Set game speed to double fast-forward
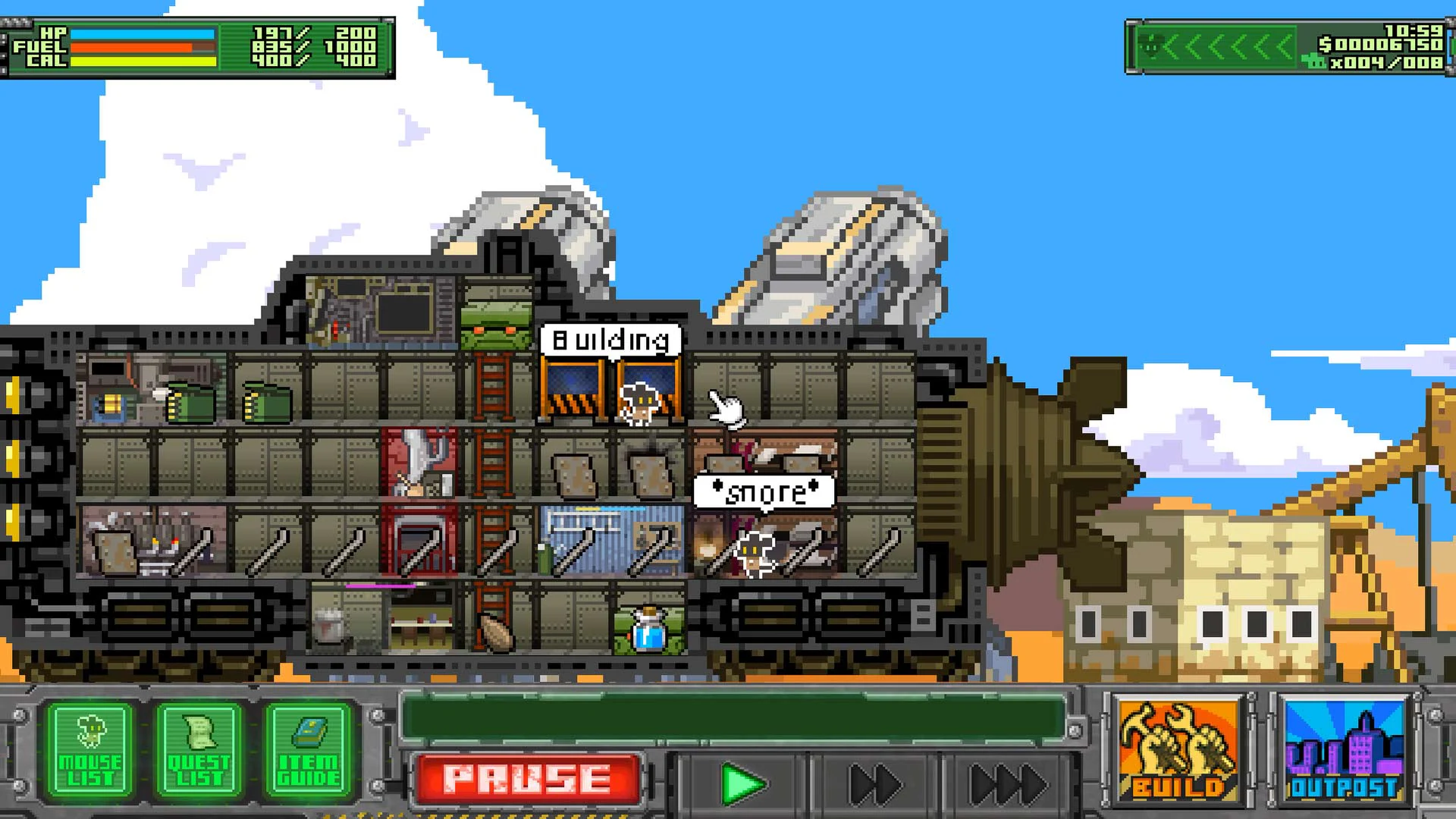Image resolution: width=1456 pixels, height=819 pixels. (x=874, y=784)
